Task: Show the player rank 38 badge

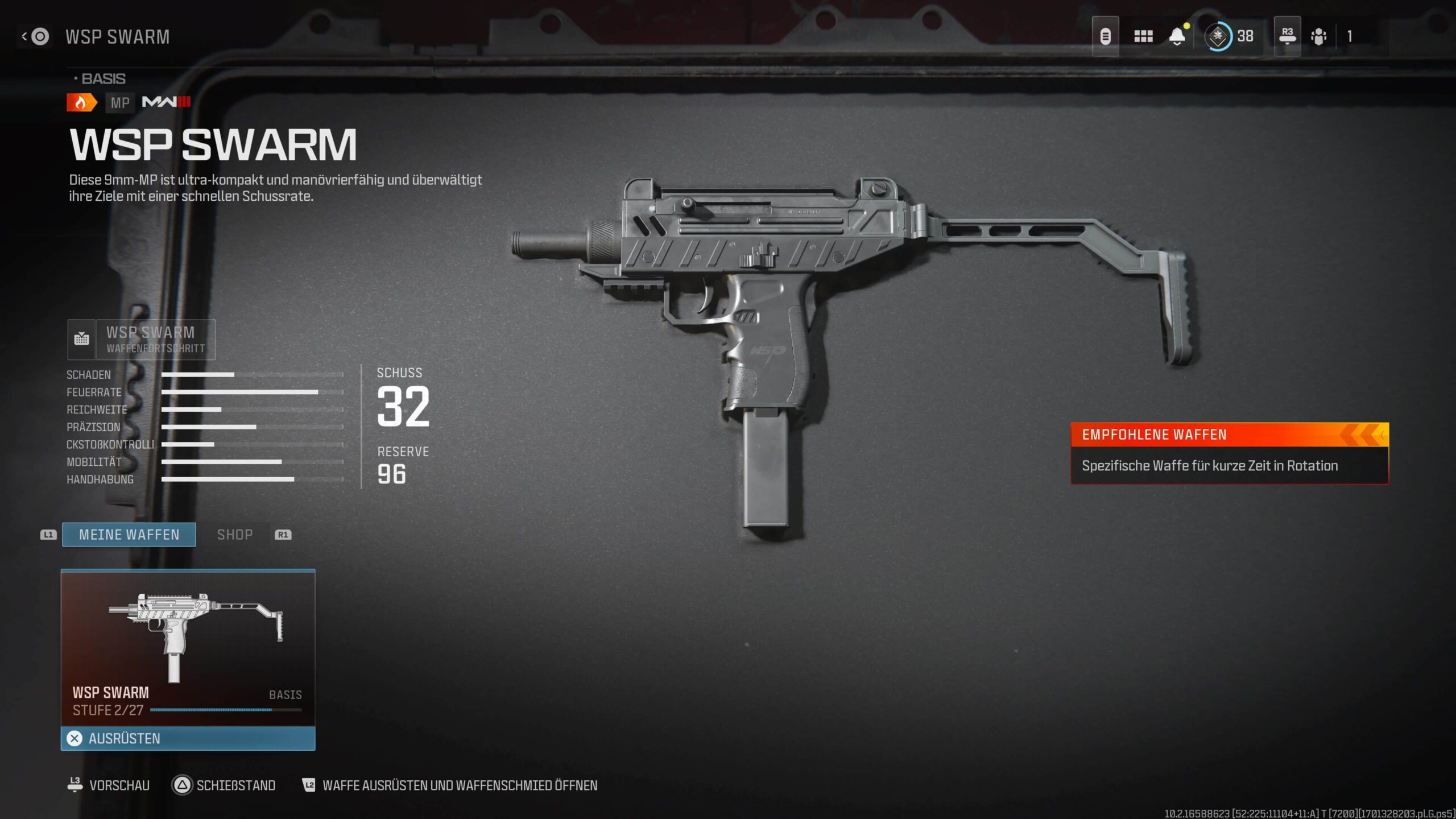Action: [x=1228, y=36]
